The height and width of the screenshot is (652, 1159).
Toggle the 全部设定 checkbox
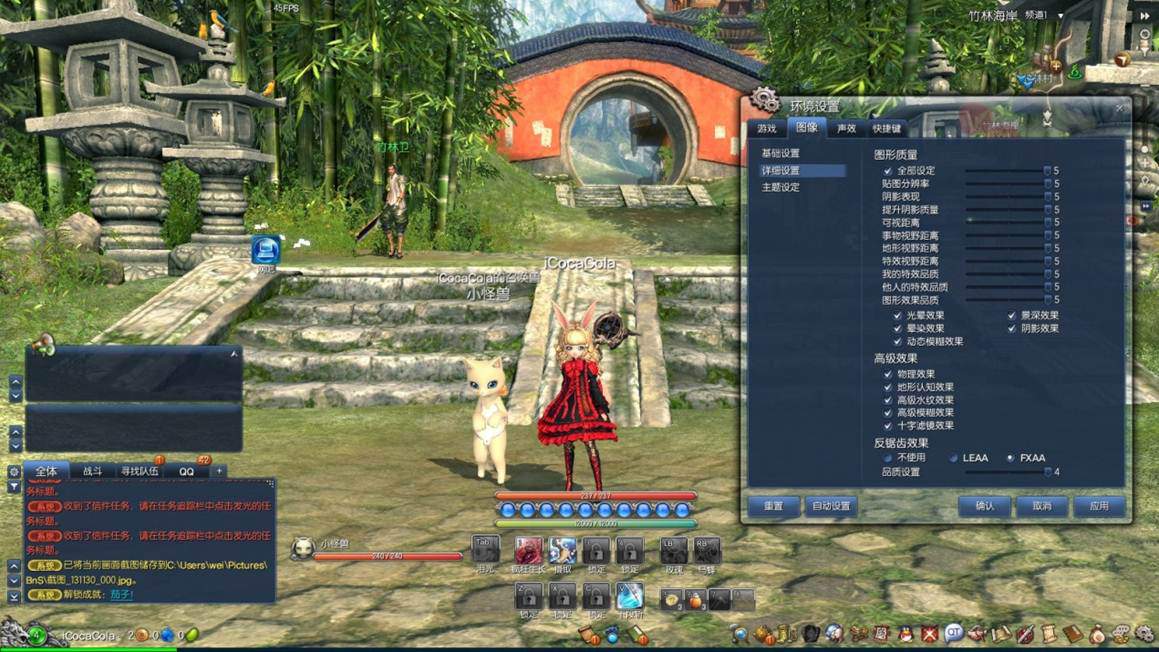coord(887,171)
